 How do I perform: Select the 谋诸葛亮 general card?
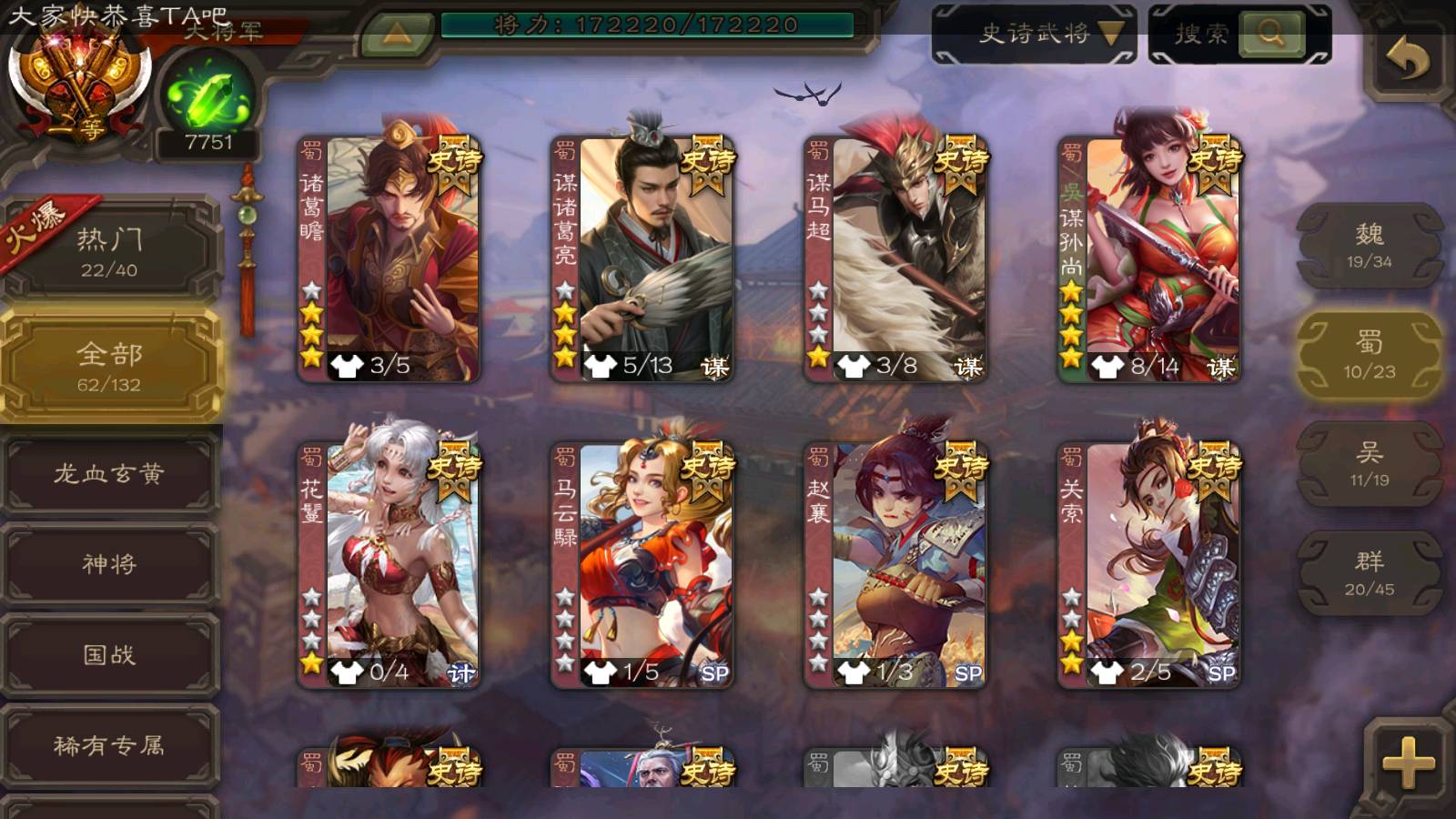click(x=642, y=259)
